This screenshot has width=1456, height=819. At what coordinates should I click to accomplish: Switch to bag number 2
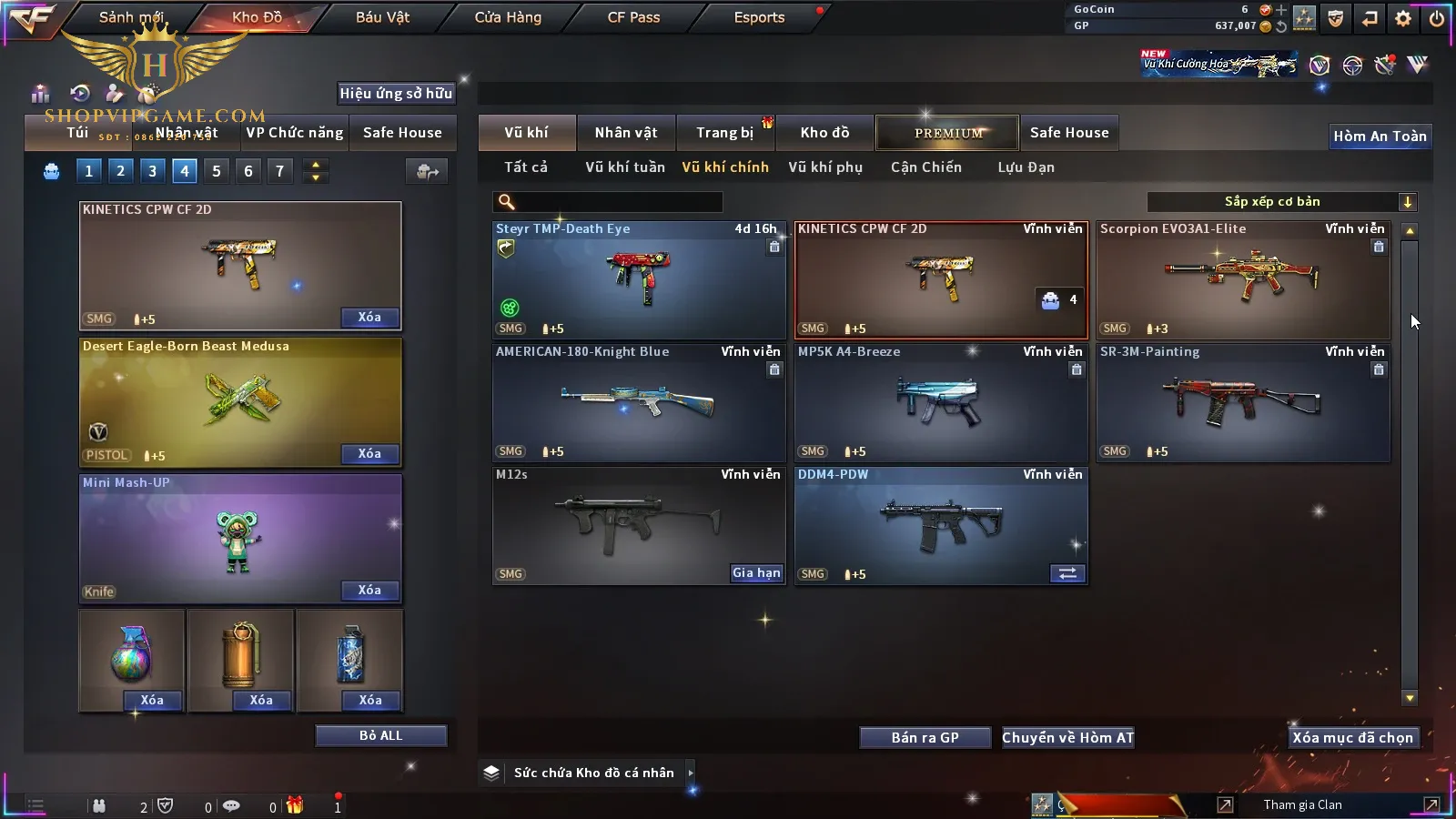pyautogui.click(x=120, y=171)
